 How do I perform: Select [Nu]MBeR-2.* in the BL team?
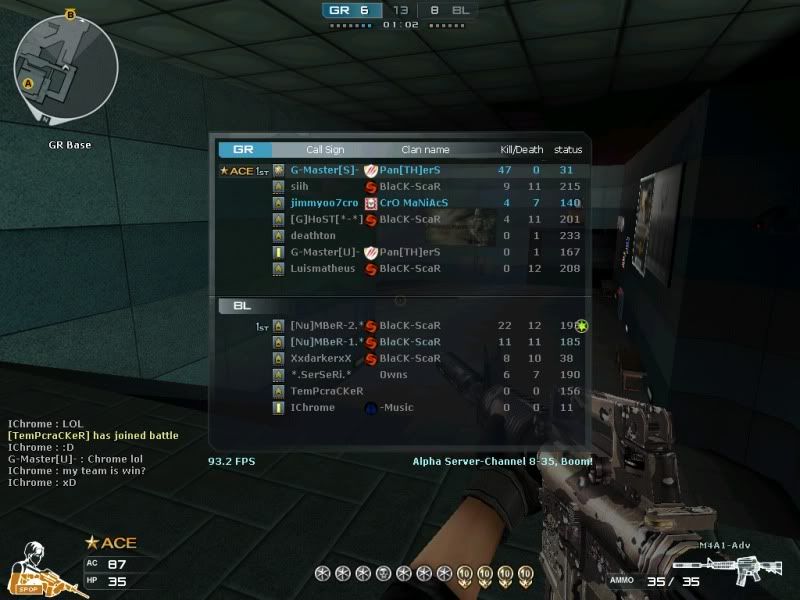326,325
